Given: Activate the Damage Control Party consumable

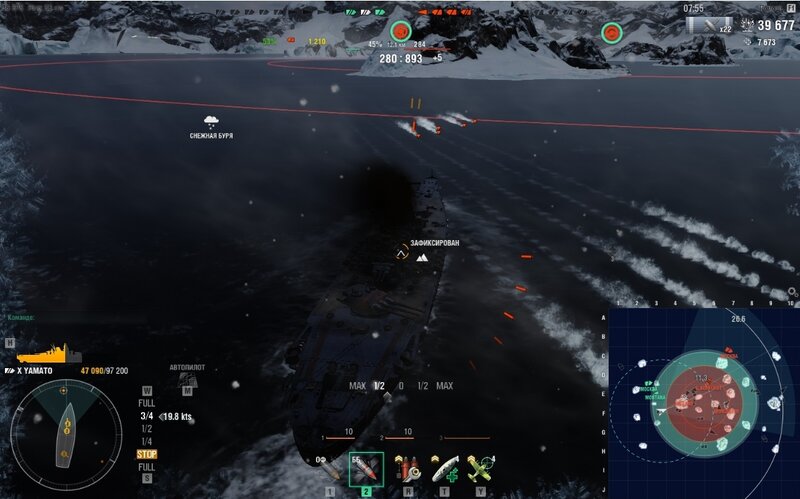Looking at the screenshot, I should [x=407, y=467].
